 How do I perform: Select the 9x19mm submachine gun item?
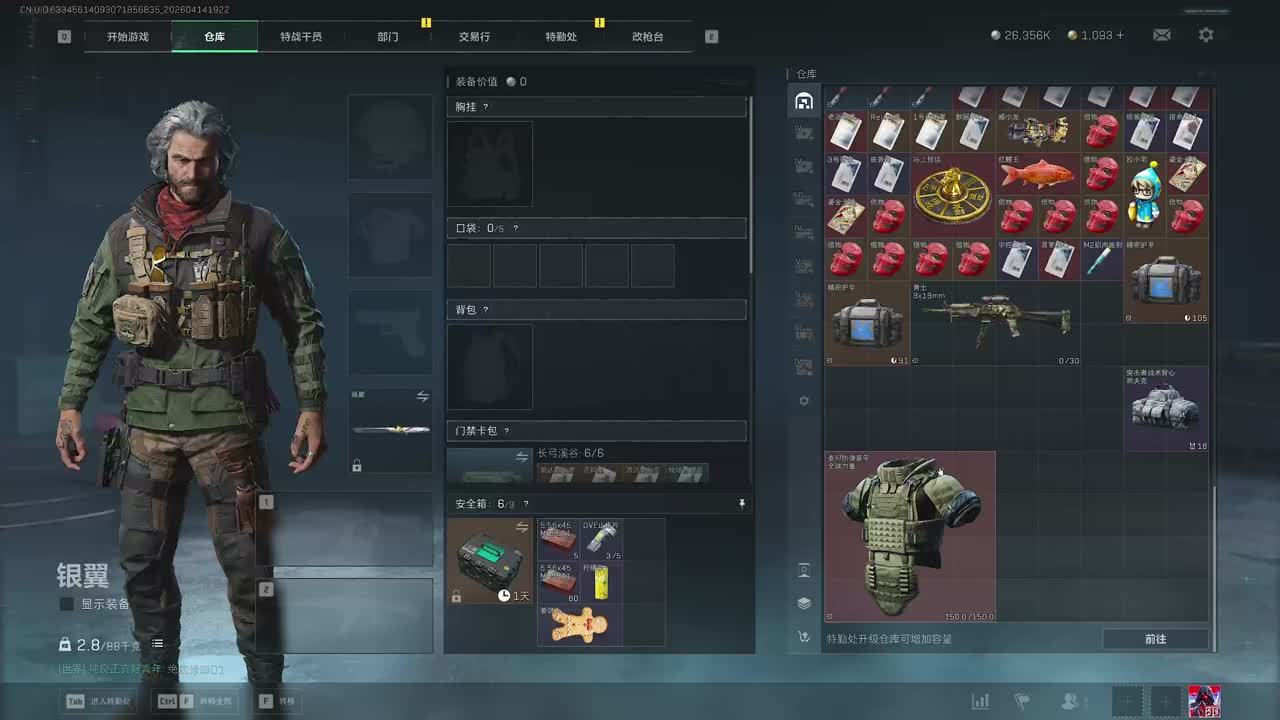pyautogui.click(x=995, y=322)
